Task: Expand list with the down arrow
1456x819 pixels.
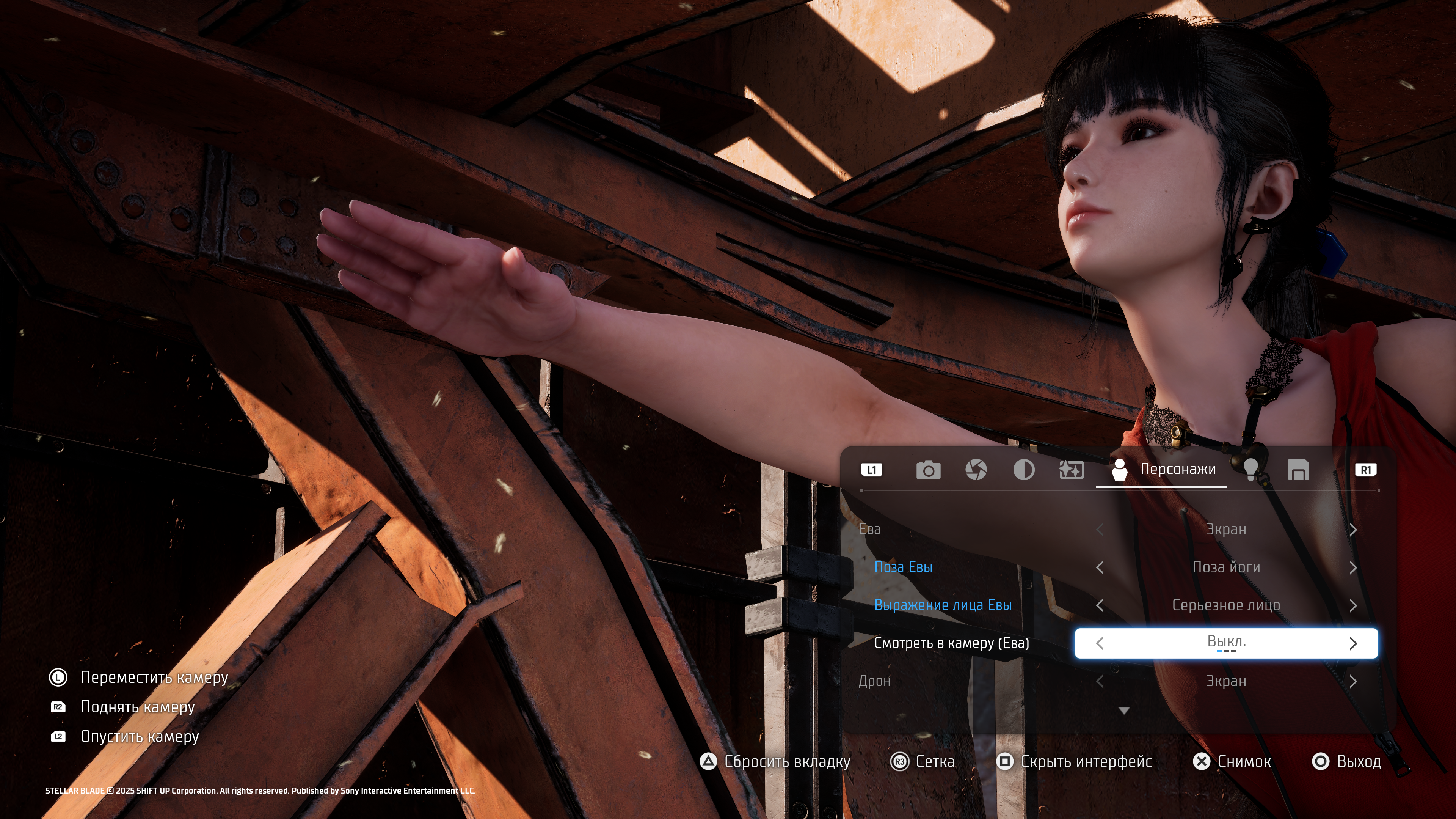Action: (1124, 711)
